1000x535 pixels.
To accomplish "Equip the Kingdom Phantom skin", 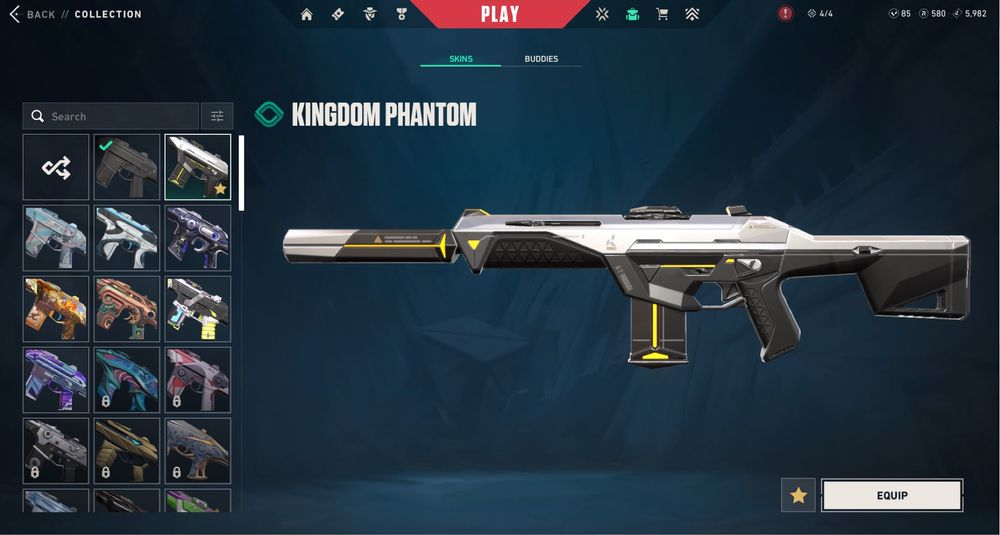I will [x=891, y=495].
